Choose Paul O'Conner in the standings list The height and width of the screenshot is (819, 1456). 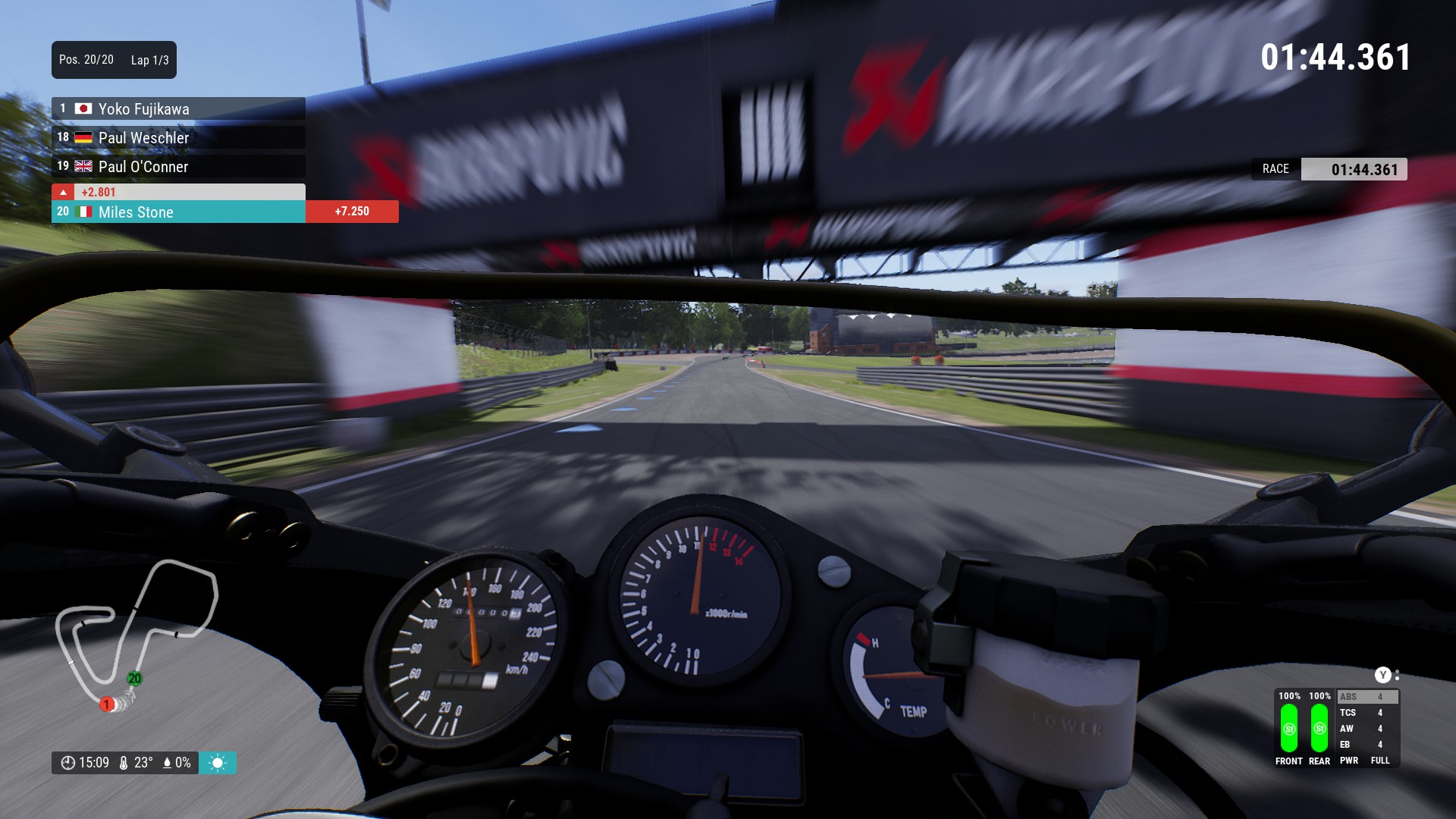pyautogui.click(x=178, y=166)
